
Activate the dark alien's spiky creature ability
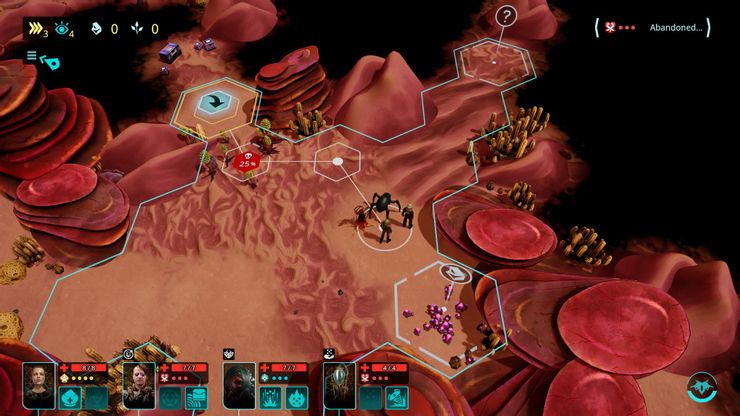point(296,397)
